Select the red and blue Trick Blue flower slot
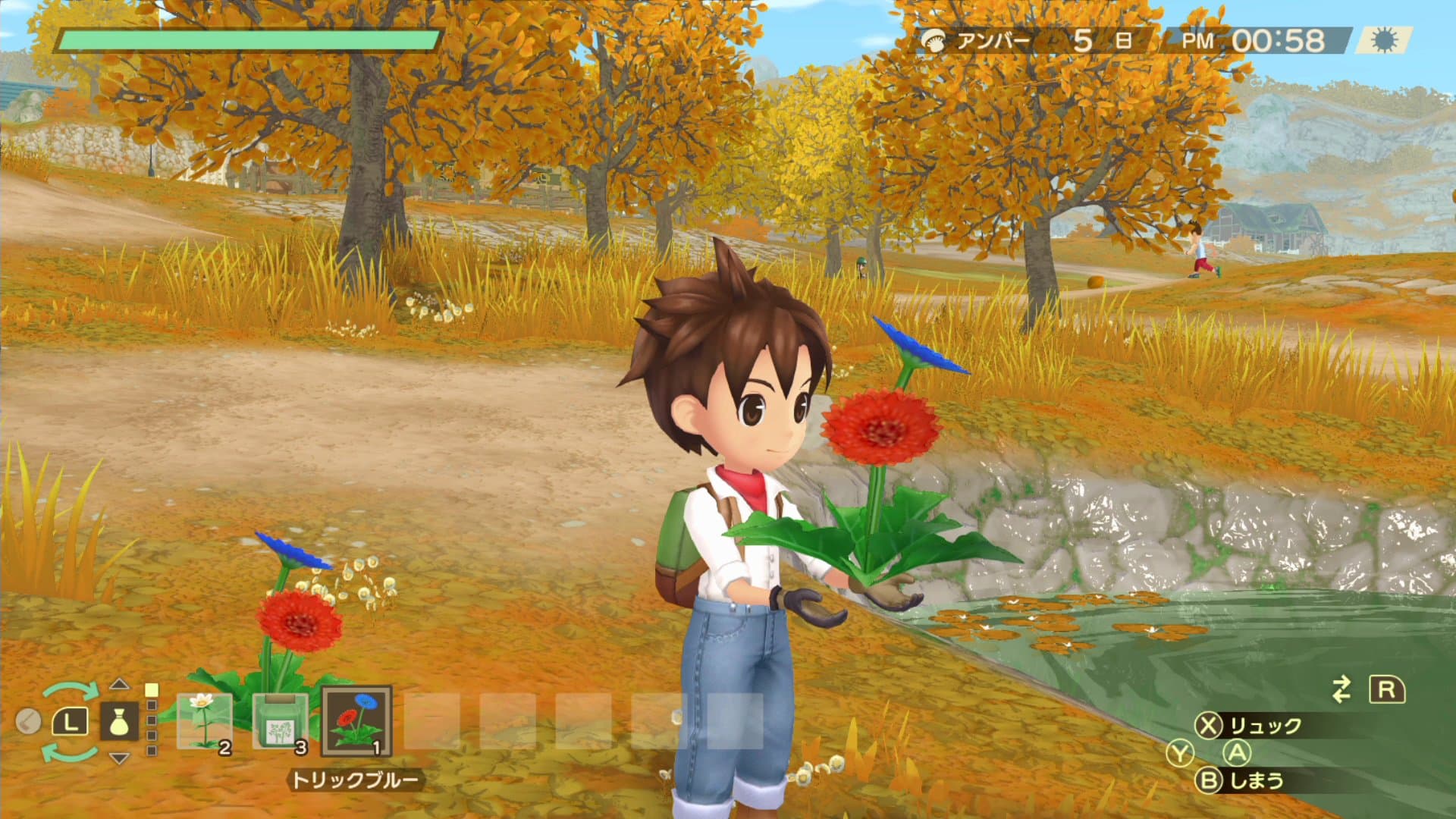This screenshot has height=819, width=1456. pyautogui.click(x=356, y=720)
